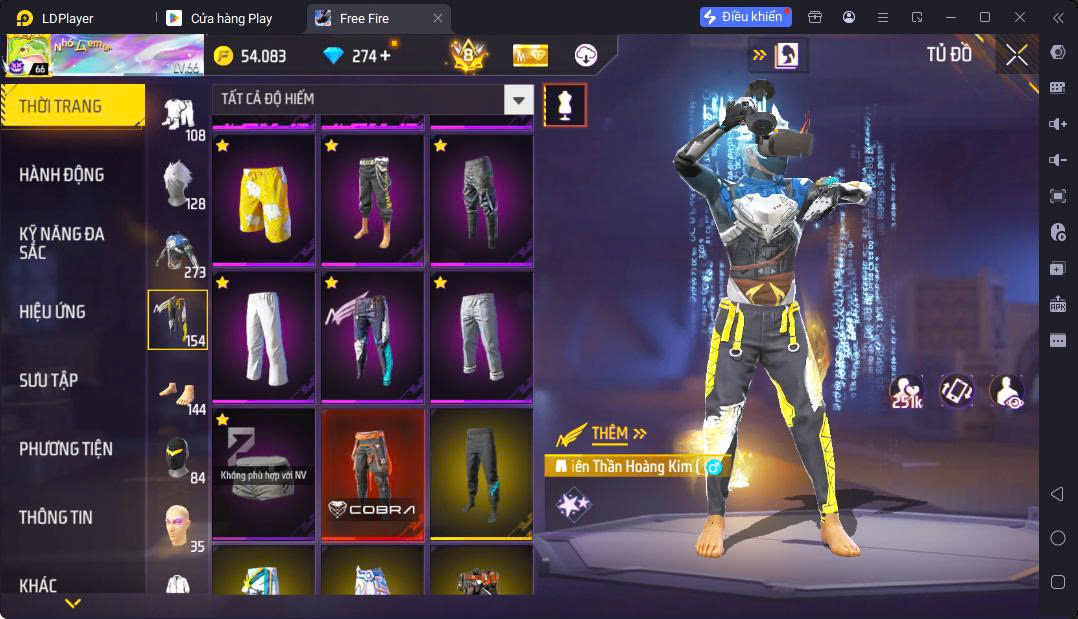Viewport: 1078px width, 619px height.
Task: Open the TẤT CẢ ĐỘ HIẾM rarity dropdown
Action: 518,99
